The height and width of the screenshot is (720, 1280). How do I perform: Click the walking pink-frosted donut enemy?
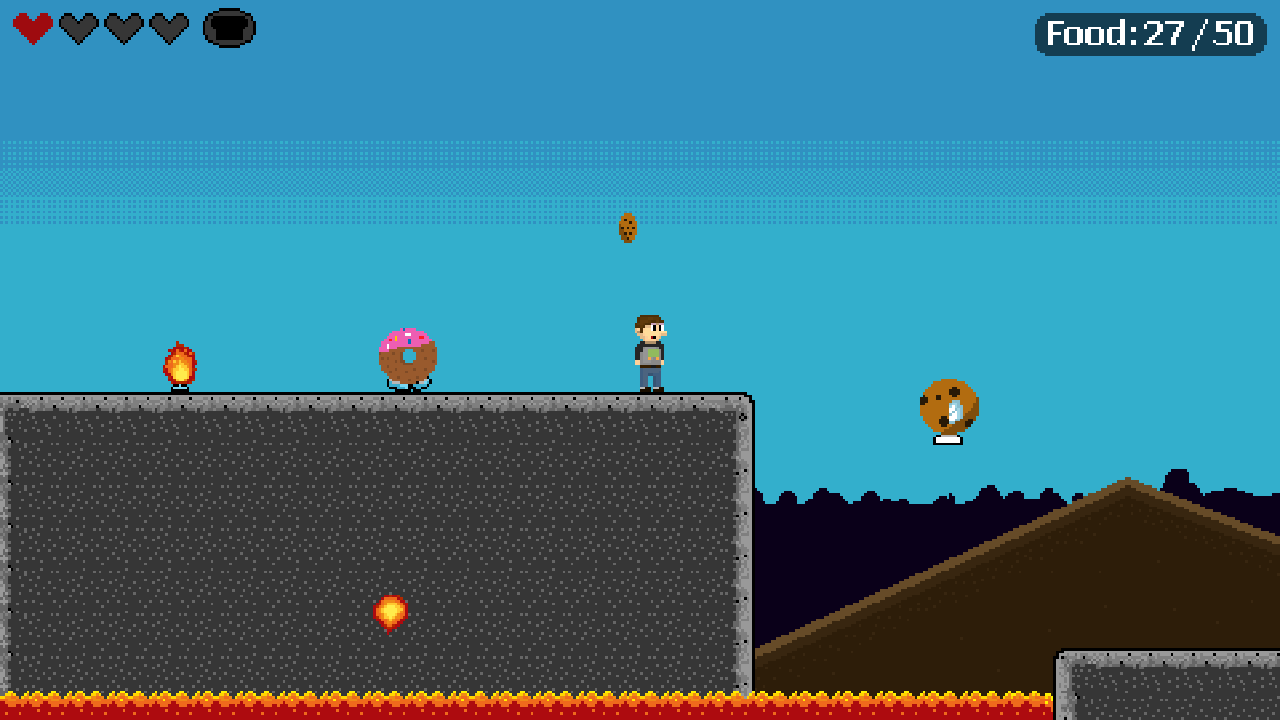pyautogui.click(x=406, y=355)
